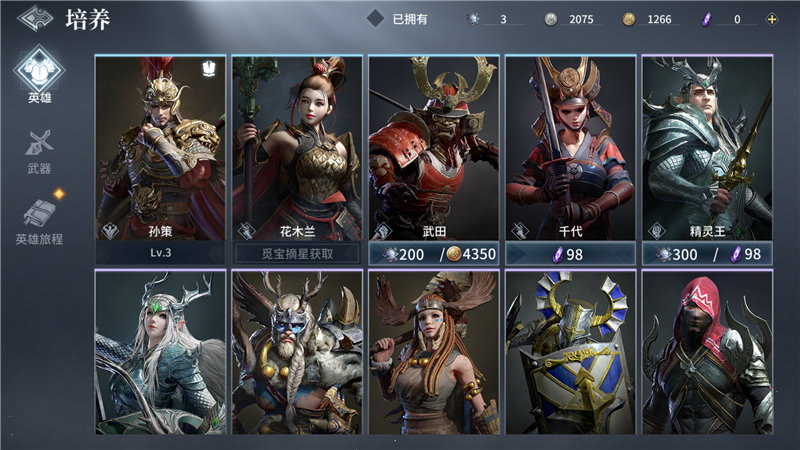Screen dimensions: 800x450
Task: Add purple gems with the plus button
Action: coord(771,19)
